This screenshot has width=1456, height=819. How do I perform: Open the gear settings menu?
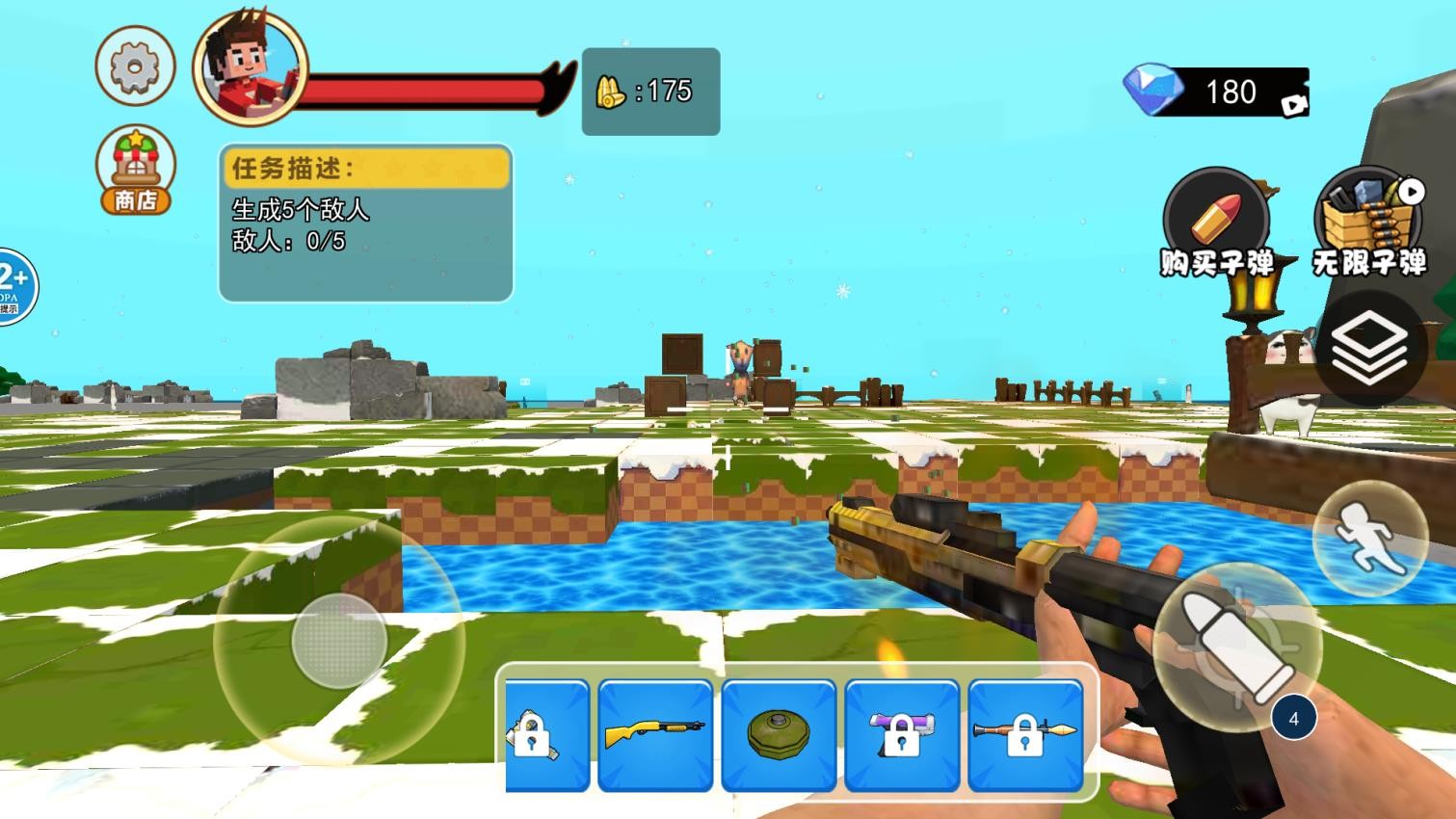pyautogui.click(x=135, y=66)
